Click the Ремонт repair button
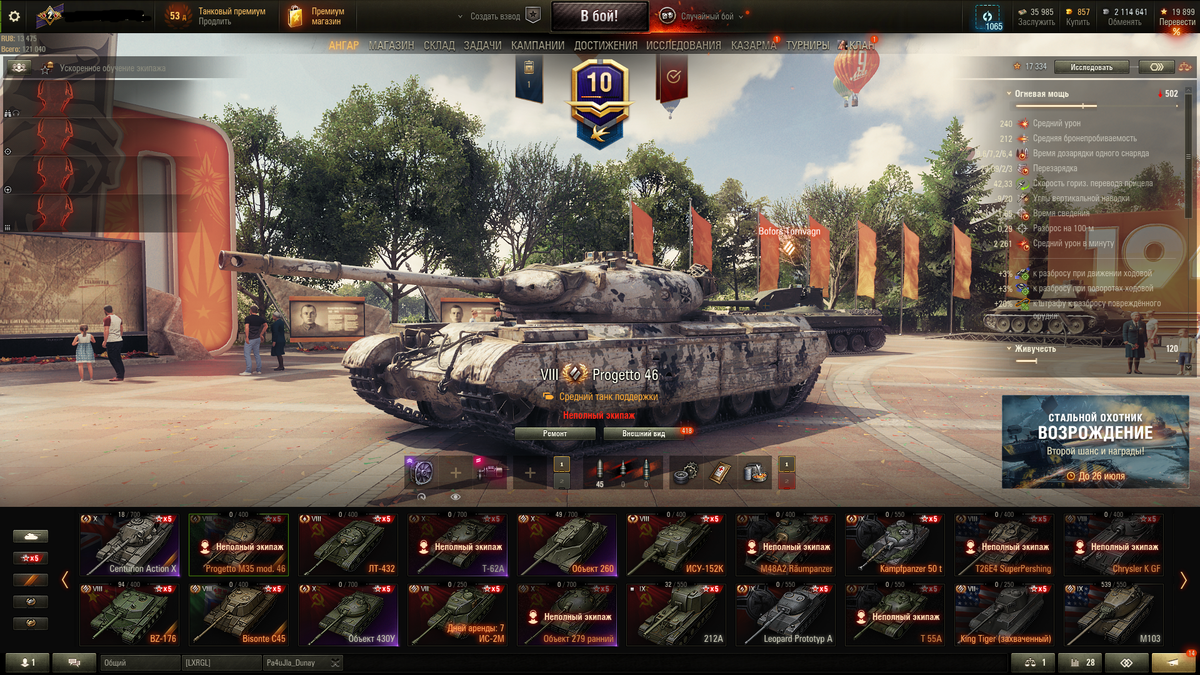This screenshot has width=1200, height=675. pyautogui.click(x=555, y=434)
